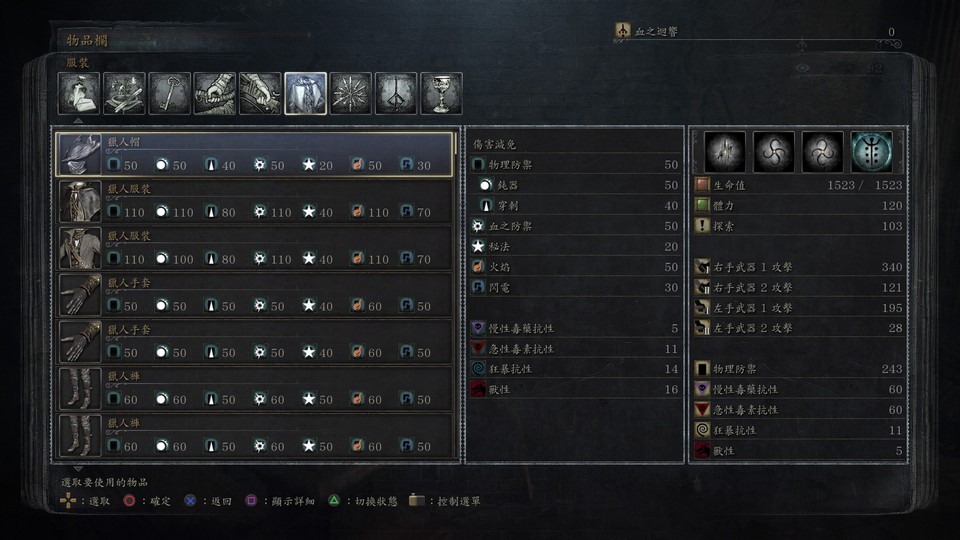Select the attire (服裝) category tab
The width and height of the screenshot is (960, 540).
coord(305,93)
